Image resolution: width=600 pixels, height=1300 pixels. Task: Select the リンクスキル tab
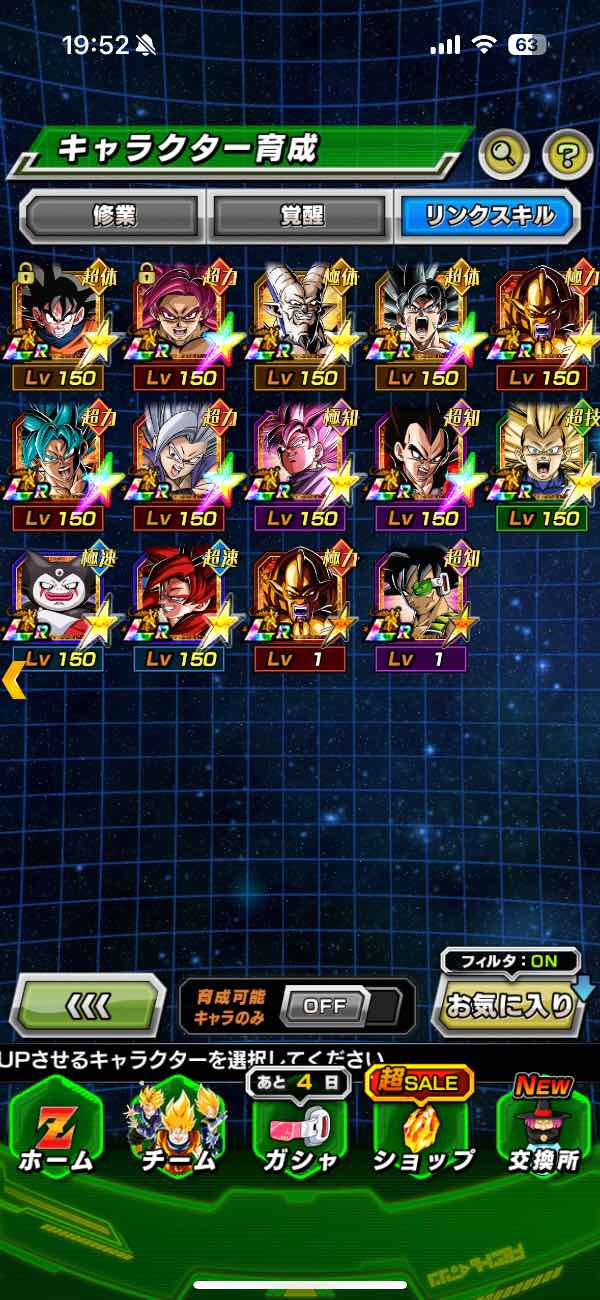click(488, 215)
